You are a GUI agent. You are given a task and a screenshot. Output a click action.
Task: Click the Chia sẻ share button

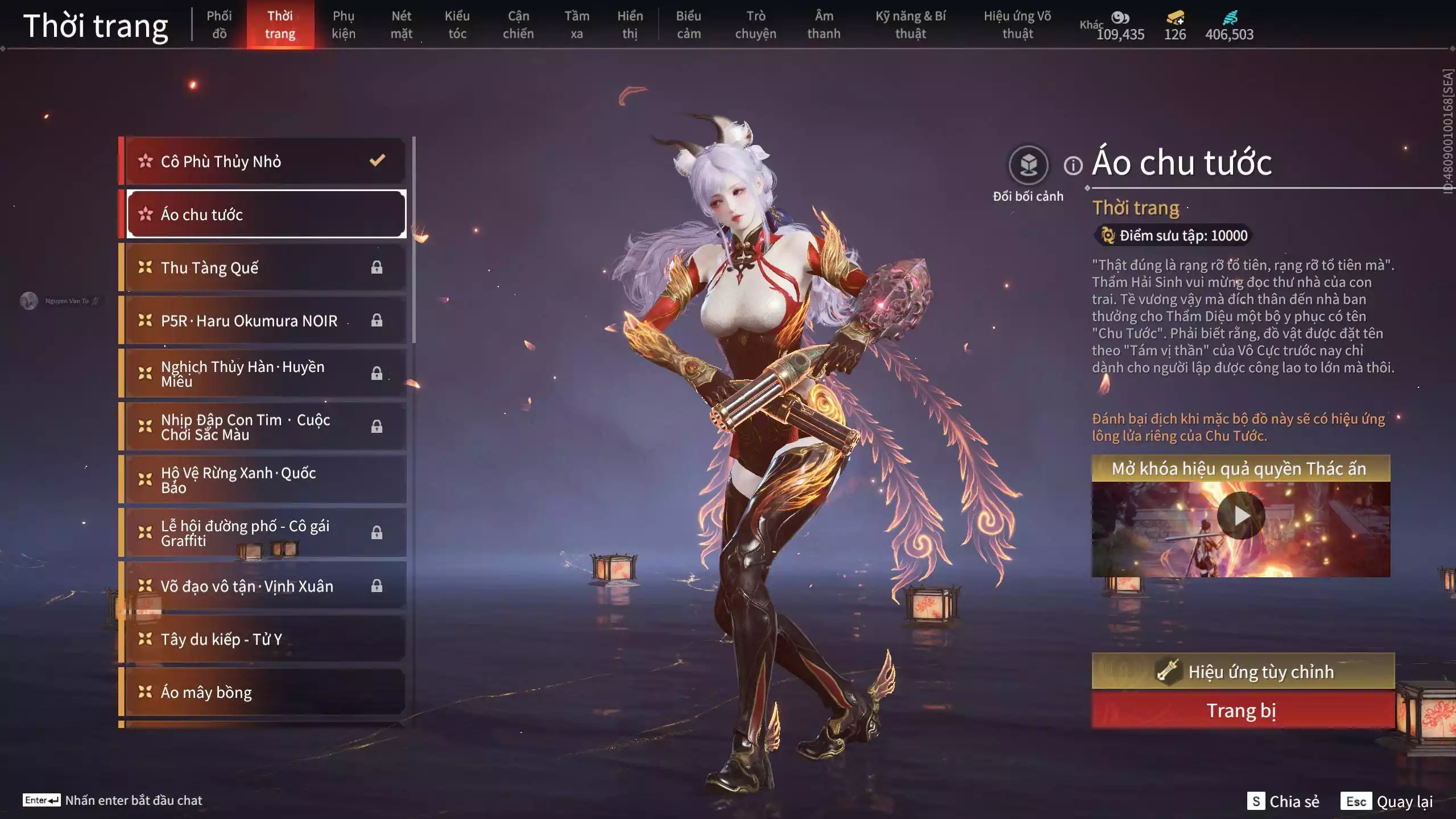click(x=1283, y=801)
